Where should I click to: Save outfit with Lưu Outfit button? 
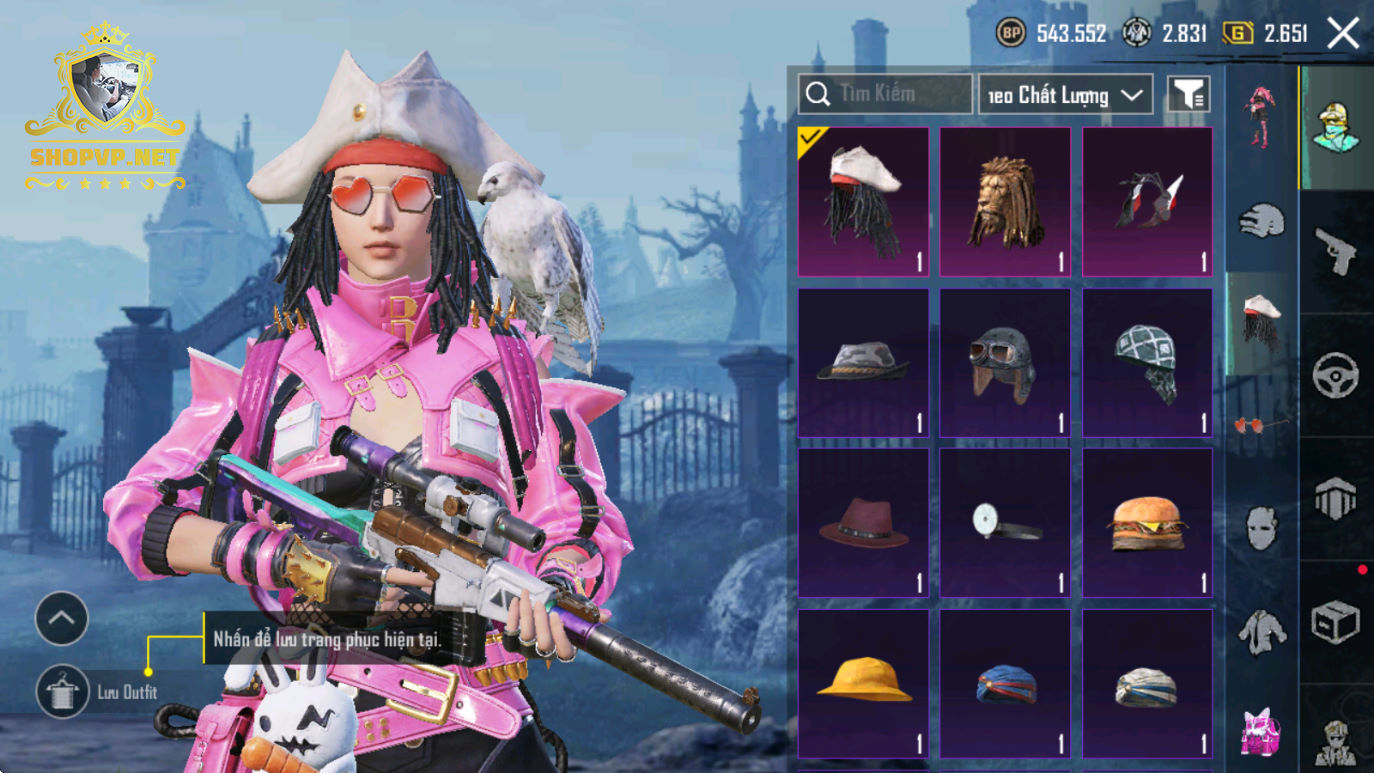[62, 691]
